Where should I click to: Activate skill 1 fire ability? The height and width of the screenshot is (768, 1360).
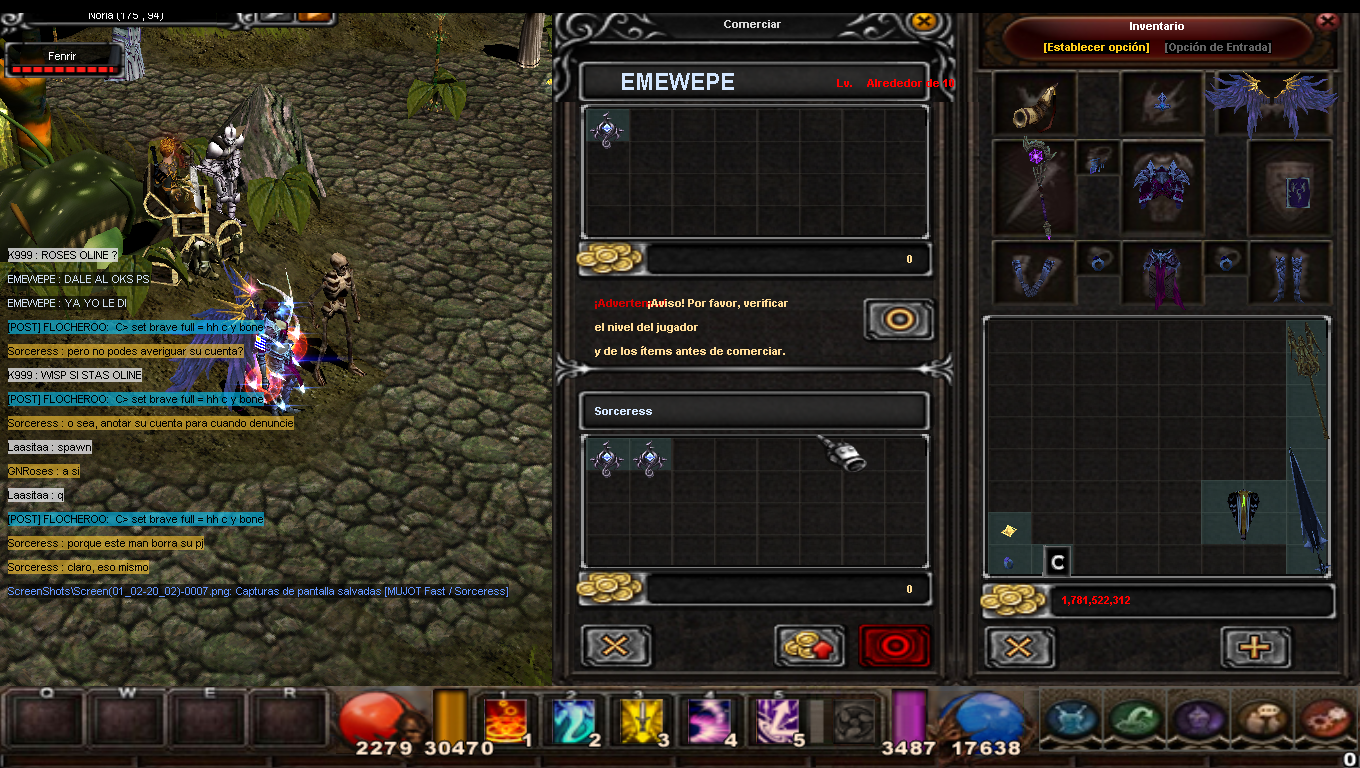pos(506,720)
